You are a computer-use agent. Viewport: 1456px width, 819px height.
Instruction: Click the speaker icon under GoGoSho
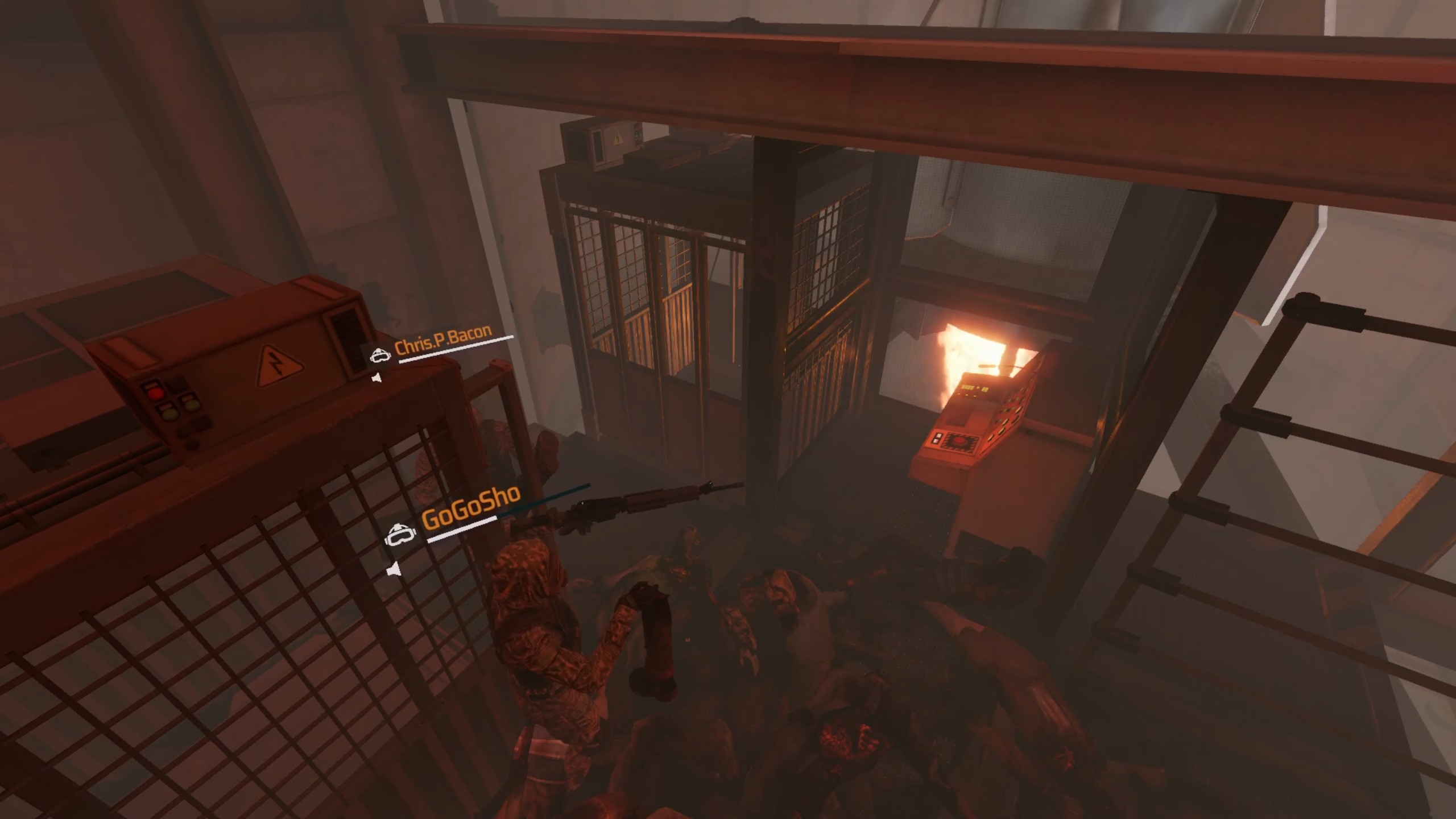(x=393, y=569)
